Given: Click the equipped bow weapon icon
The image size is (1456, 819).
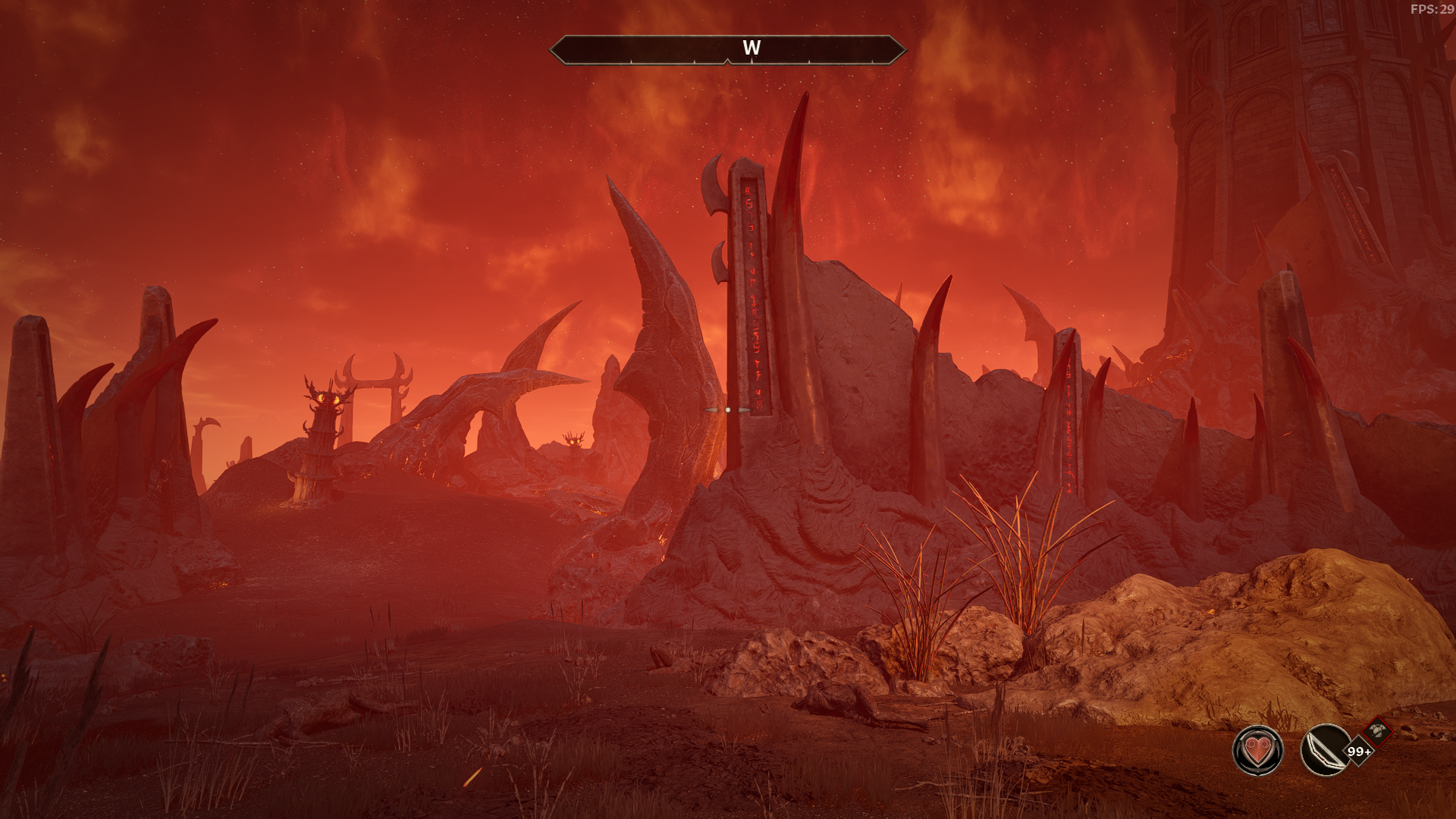Looking at the screenshot, I should (x=1323, y=751).
